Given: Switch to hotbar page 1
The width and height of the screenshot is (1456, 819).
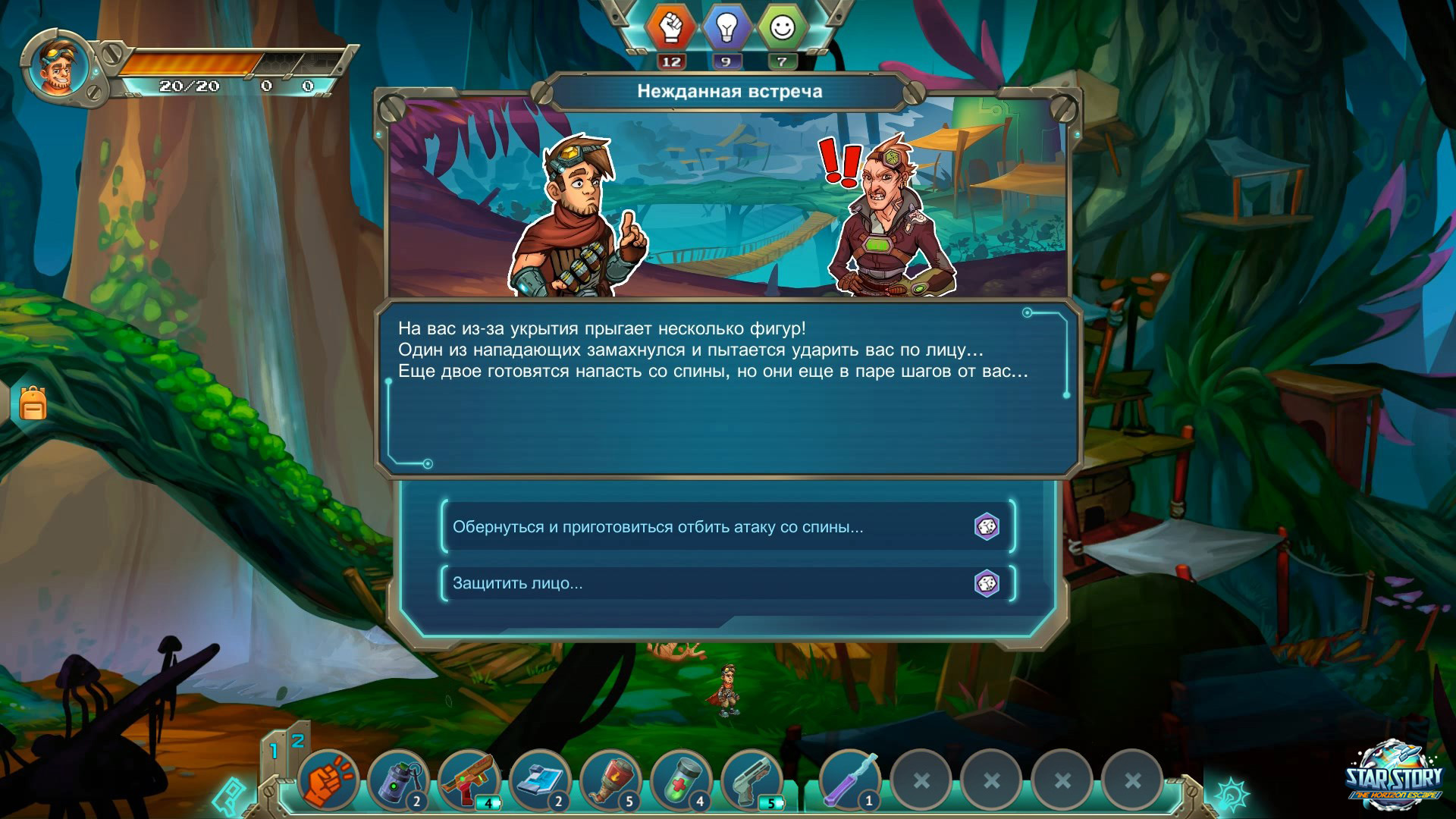Looking at the screenshot, I should (x=274, y=751).
